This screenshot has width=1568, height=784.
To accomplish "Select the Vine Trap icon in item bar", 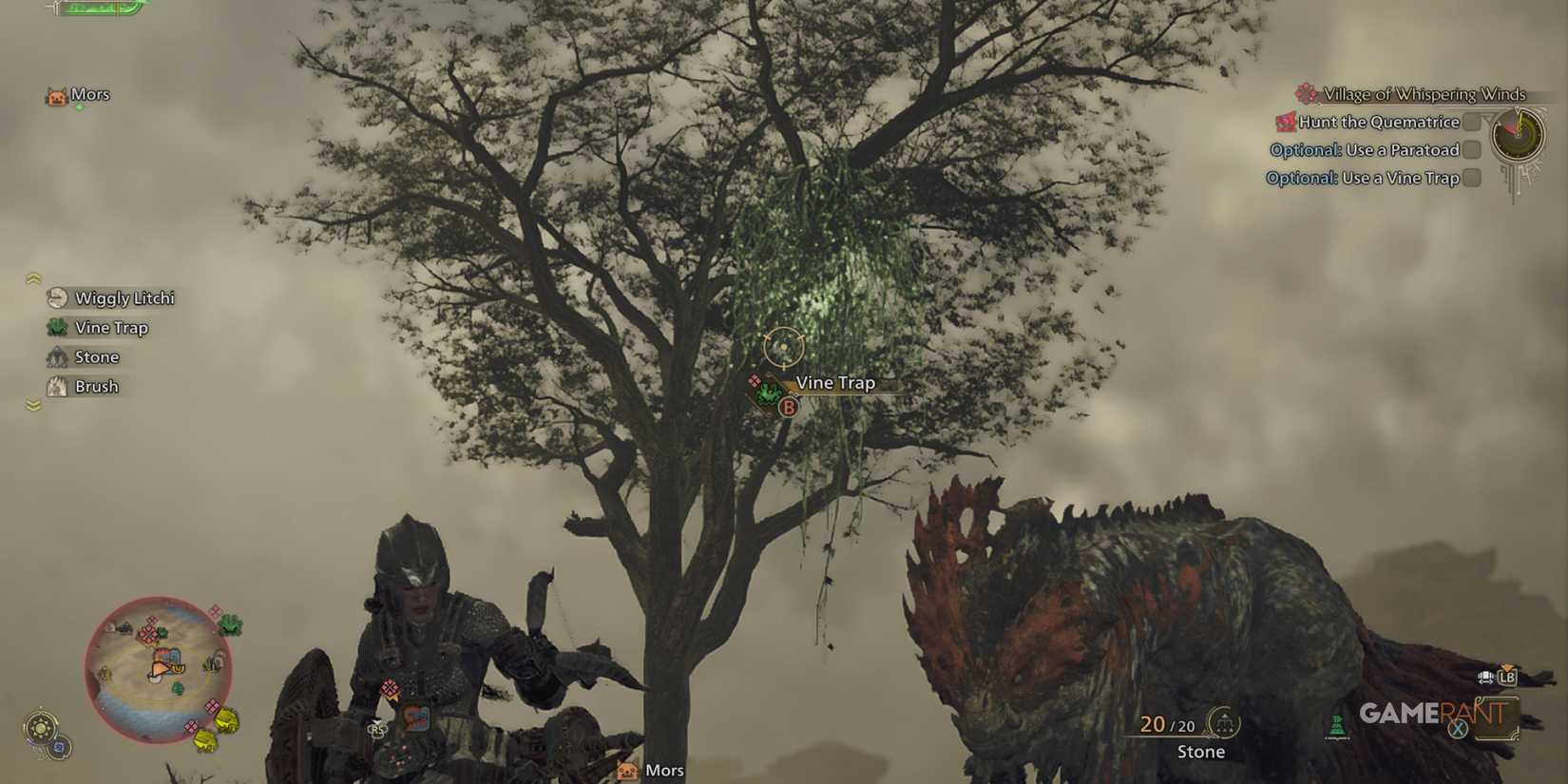I will (x=55, y=327).
